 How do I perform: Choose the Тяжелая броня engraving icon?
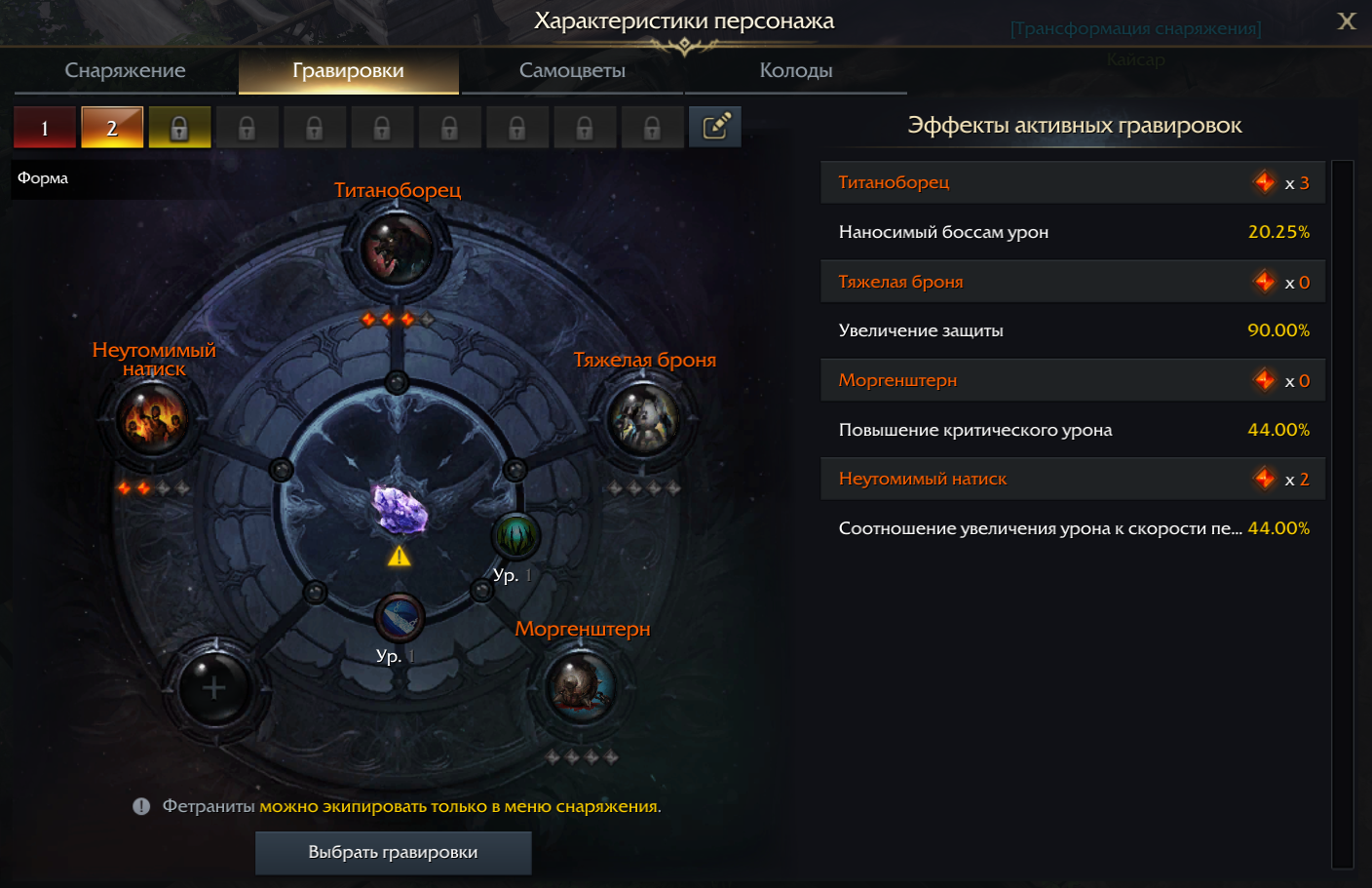[x=643, y=419]
